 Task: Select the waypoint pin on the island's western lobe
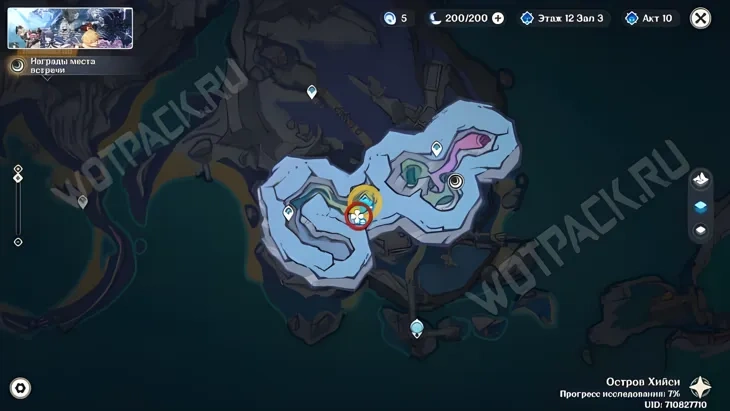click(288, 212)
